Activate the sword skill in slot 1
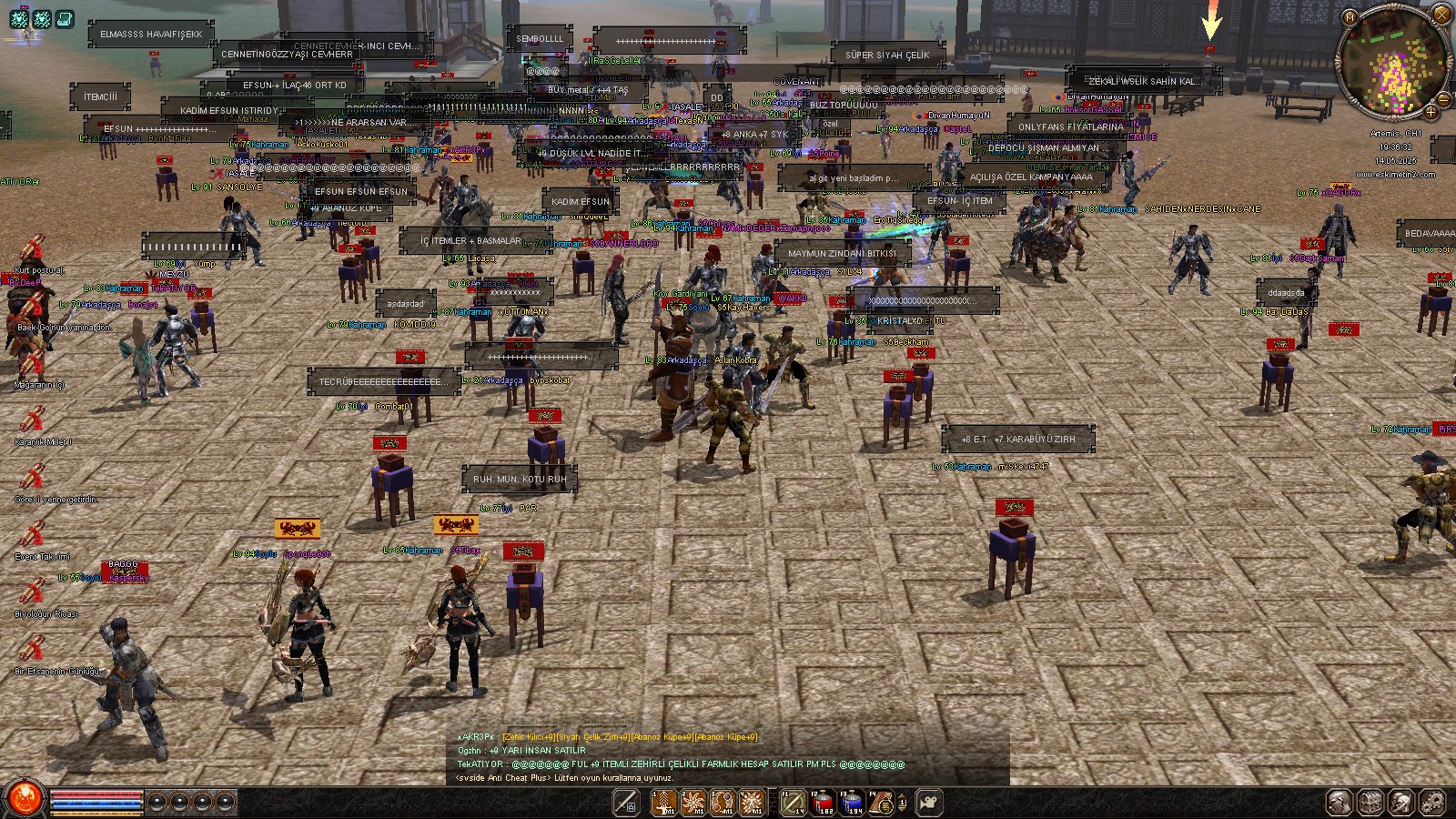 click(x=664, y=803)
